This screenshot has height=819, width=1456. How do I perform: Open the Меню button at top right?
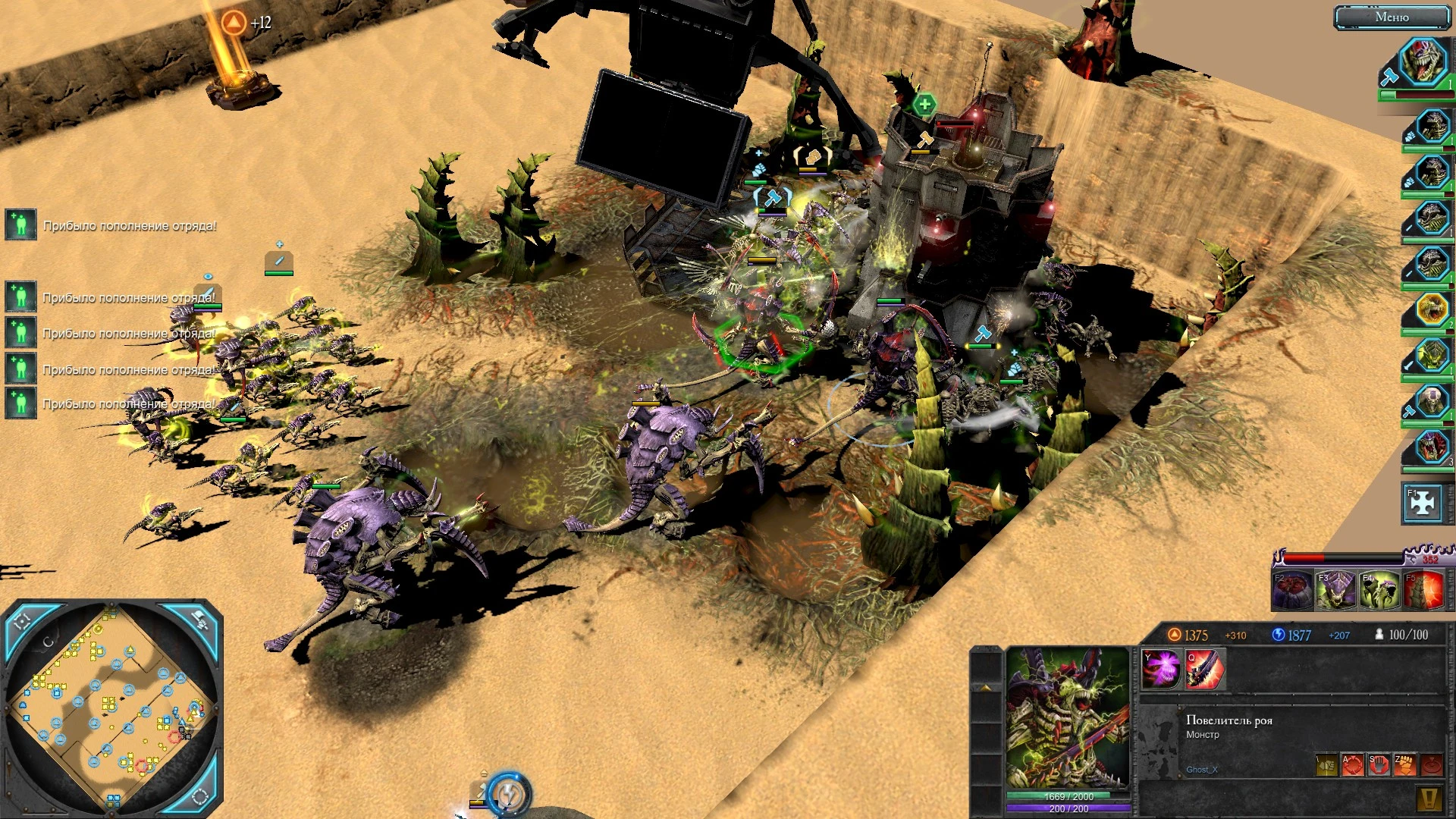[1392, 17]
